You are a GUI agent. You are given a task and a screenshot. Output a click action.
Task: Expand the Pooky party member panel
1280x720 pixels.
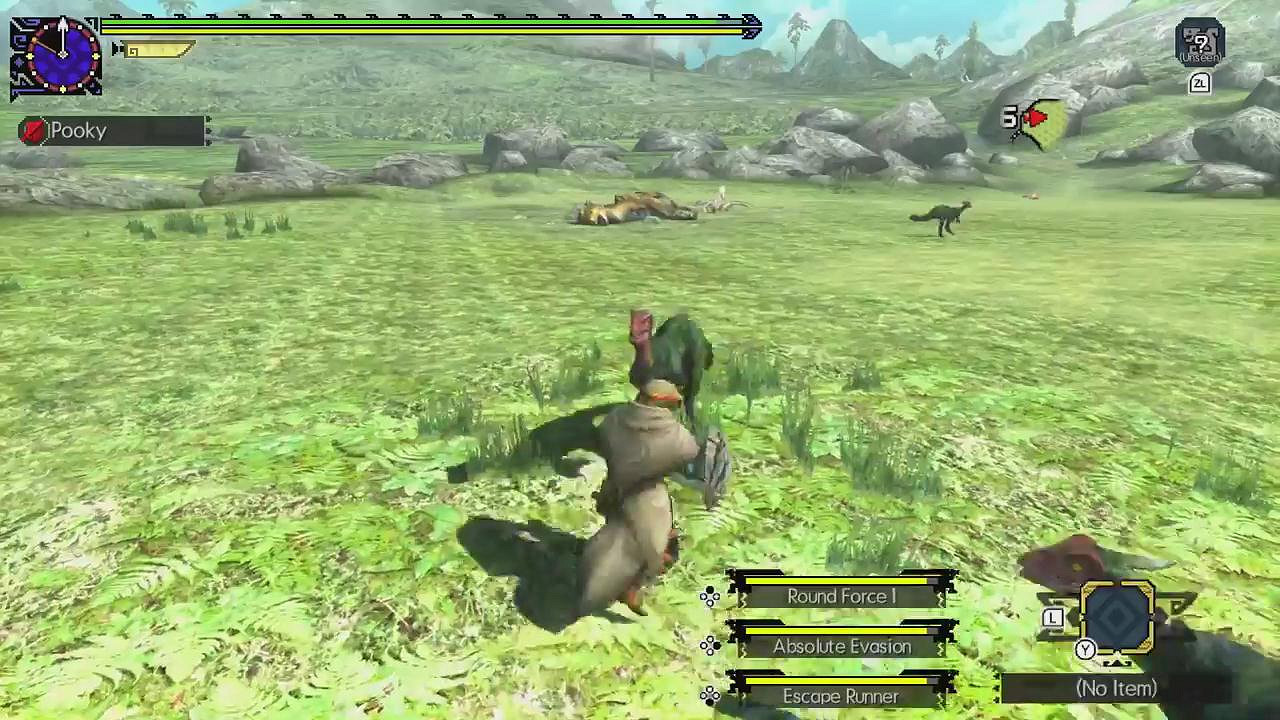click(110, 131)
